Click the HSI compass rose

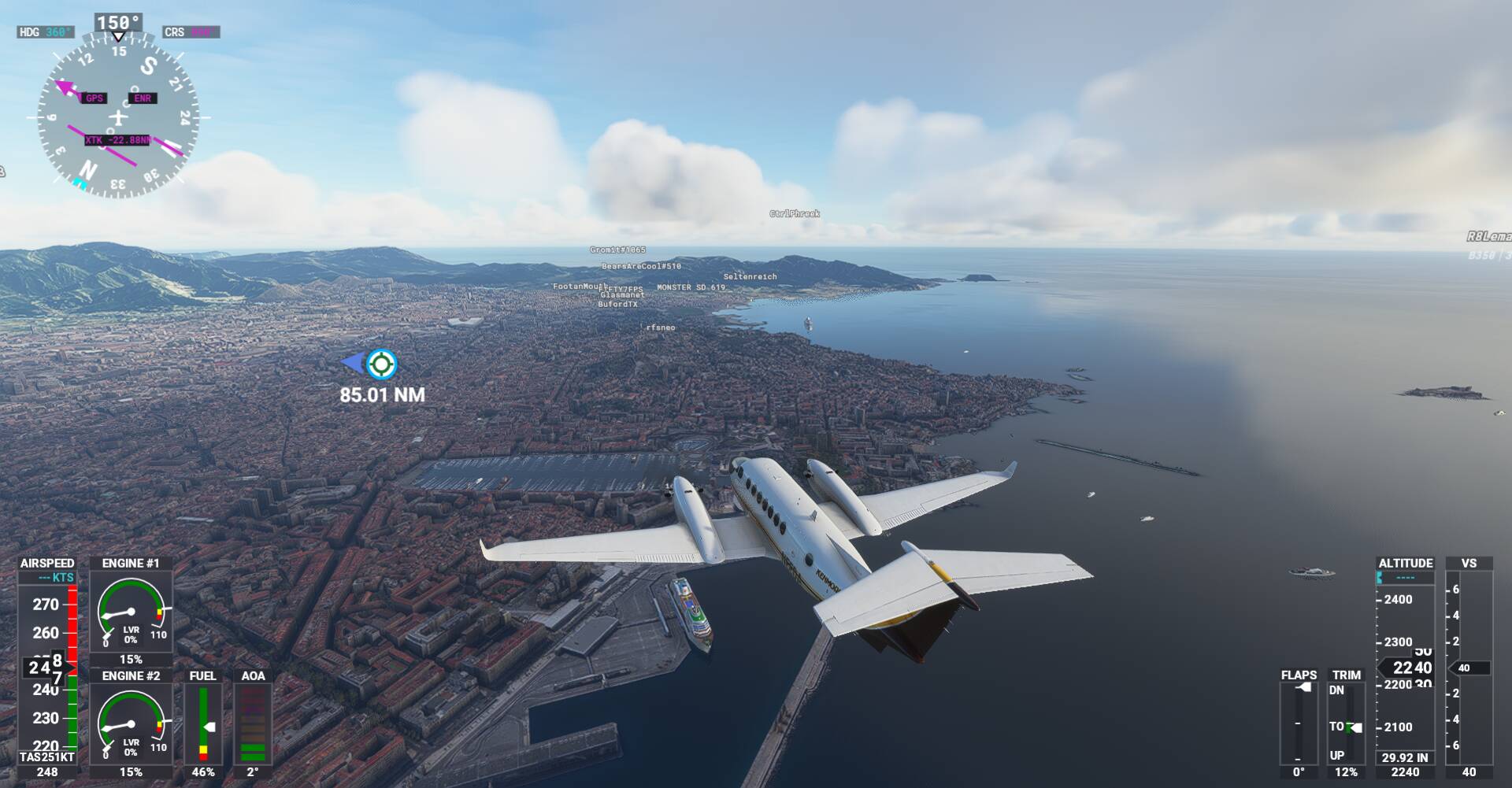coord(118,117)
